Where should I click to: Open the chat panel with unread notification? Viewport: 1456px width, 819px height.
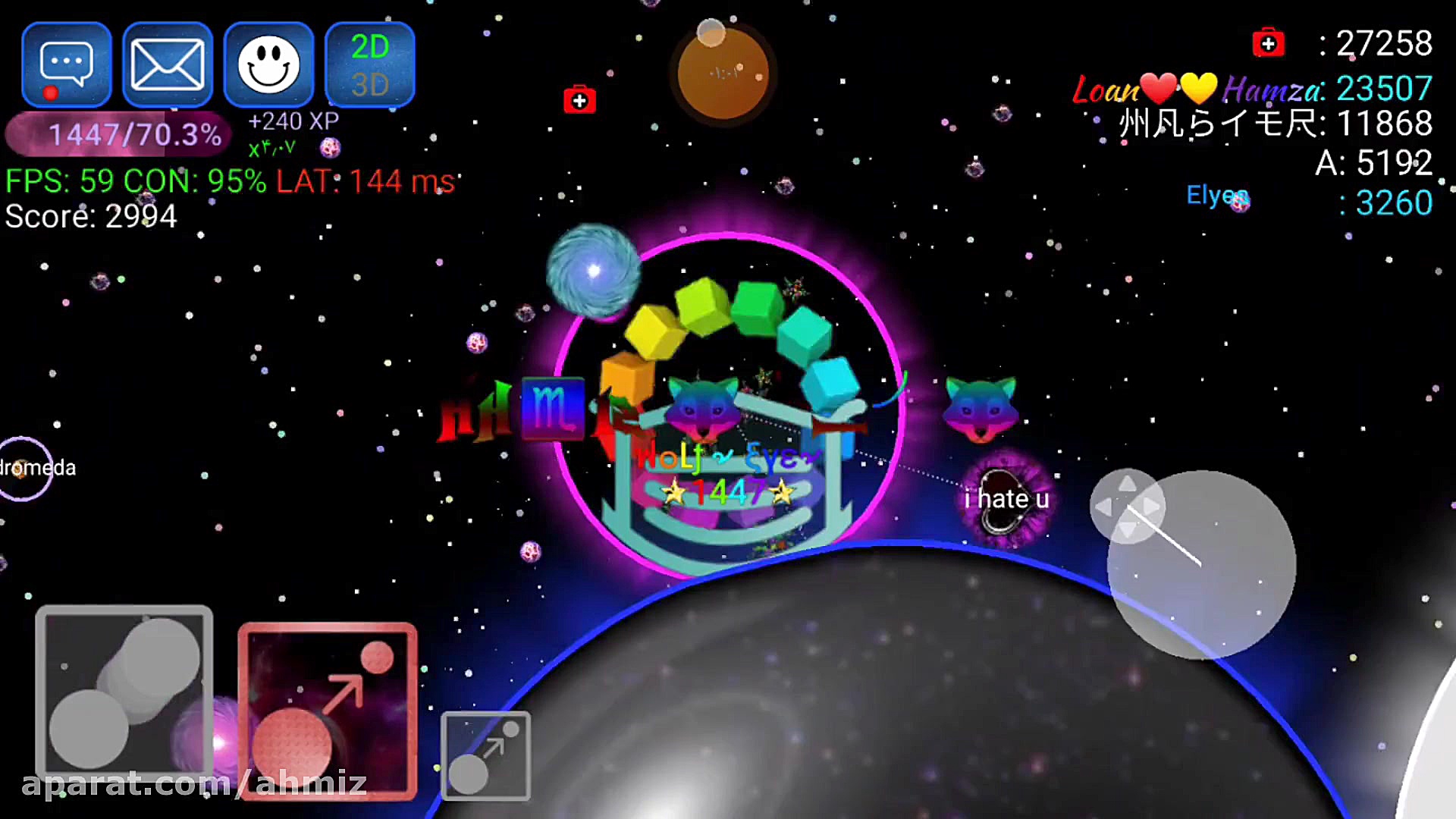(x=67, y=64)
